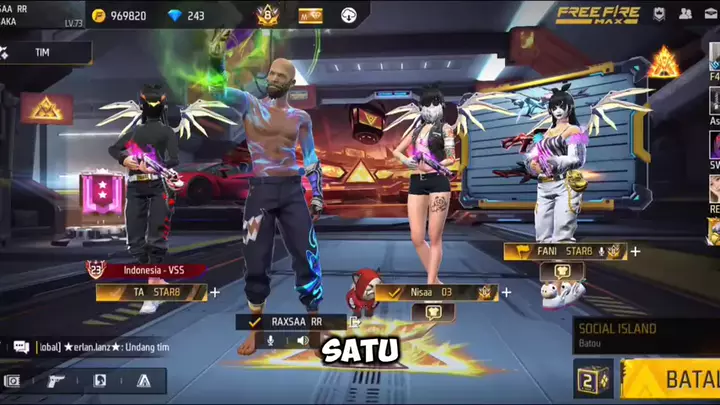This screenshot has height=405, width=720.
Task: Open the dice box with number 2
Action: 593,379
